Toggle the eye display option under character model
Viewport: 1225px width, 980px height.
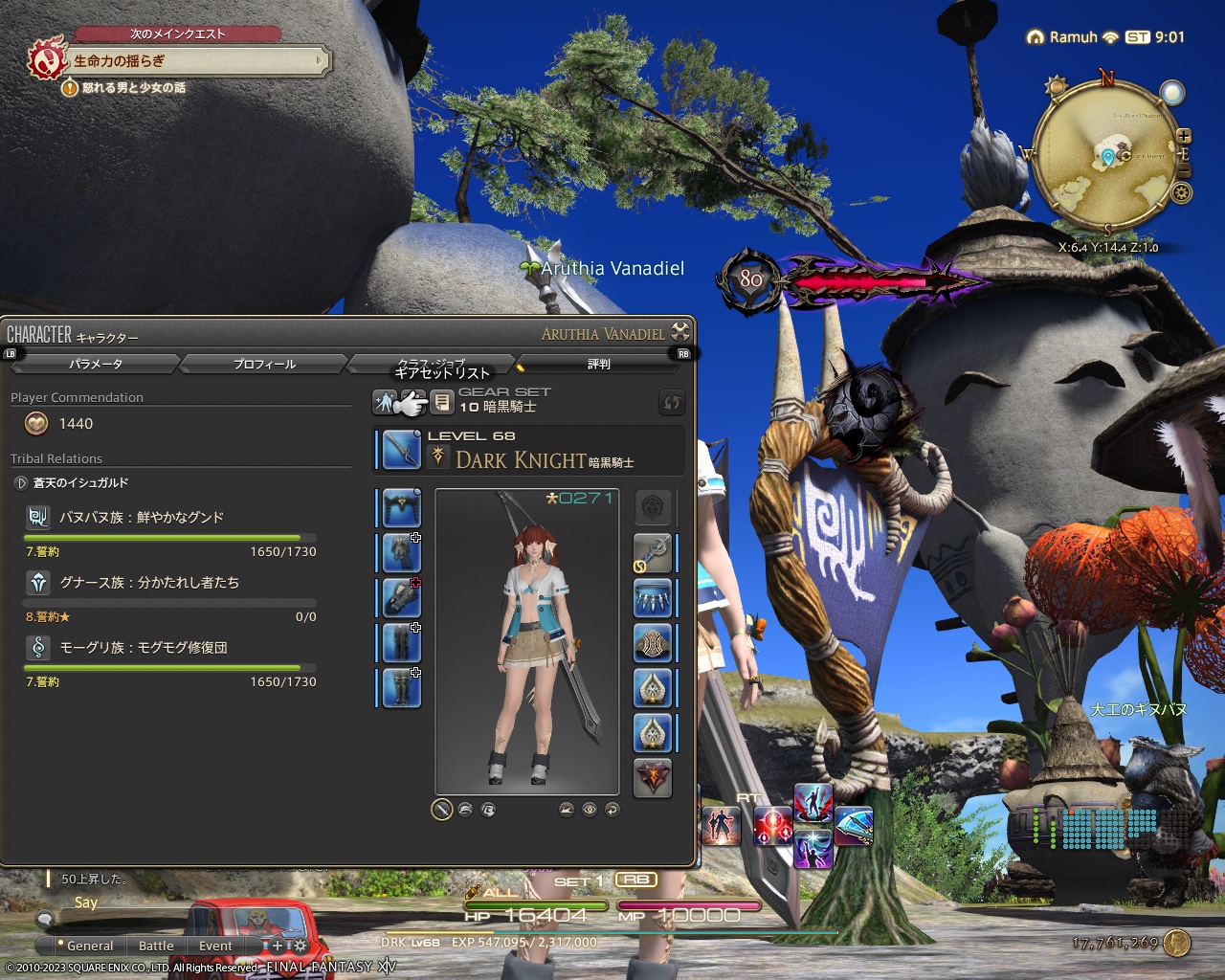(x=590, y=810)
